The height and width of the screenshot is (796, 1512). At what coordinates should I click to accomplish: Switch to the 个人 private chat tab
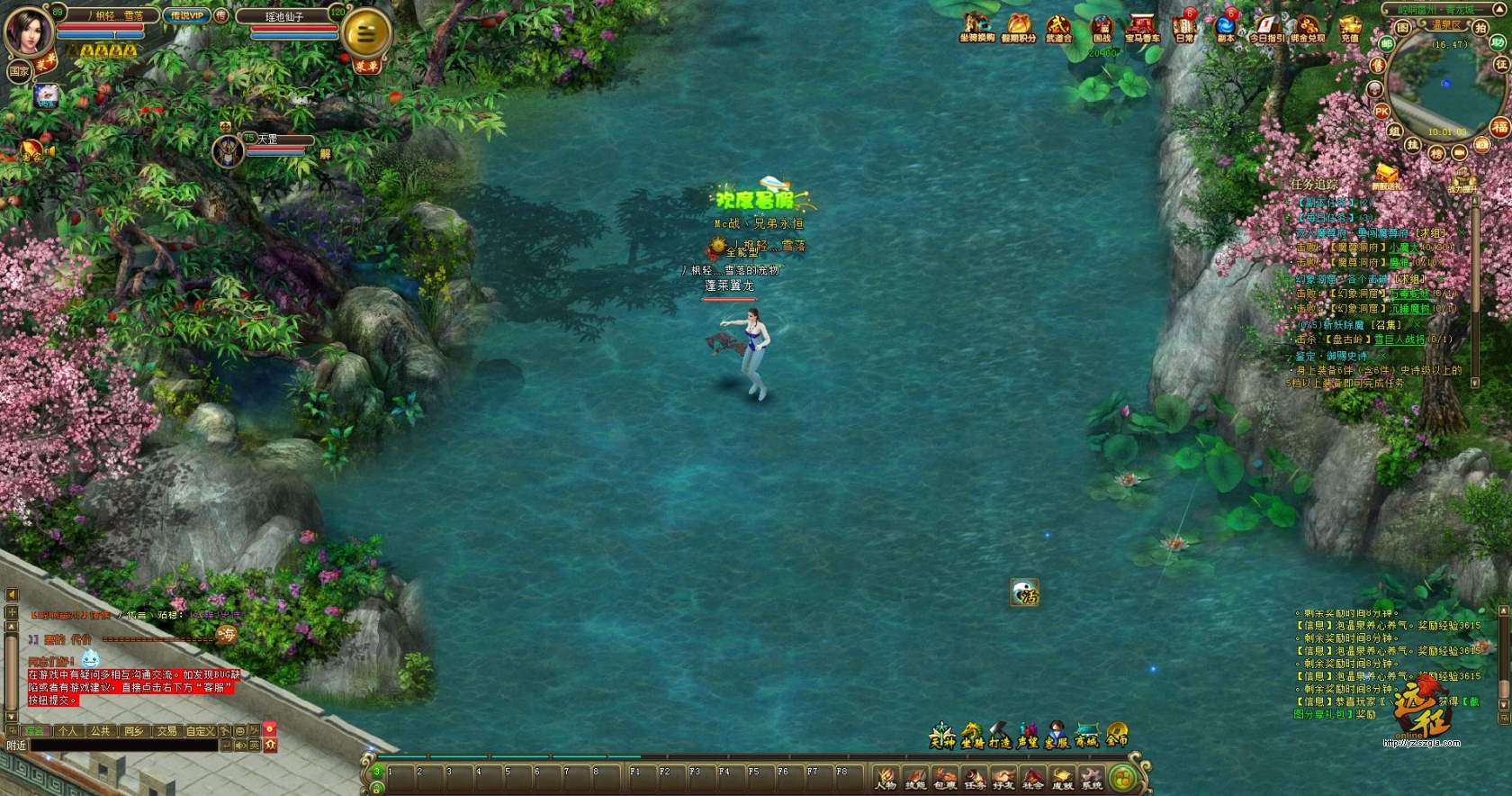pyautogui.click(x=67, y=731)
